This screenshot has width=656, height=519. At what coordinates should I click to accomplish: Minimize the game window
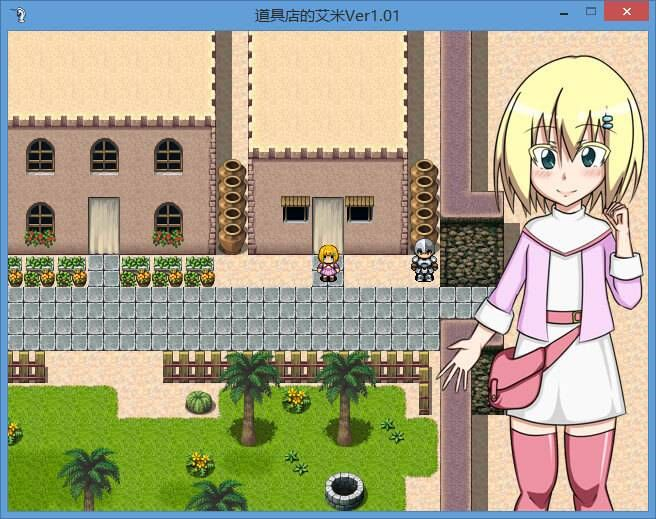[565, 12]
